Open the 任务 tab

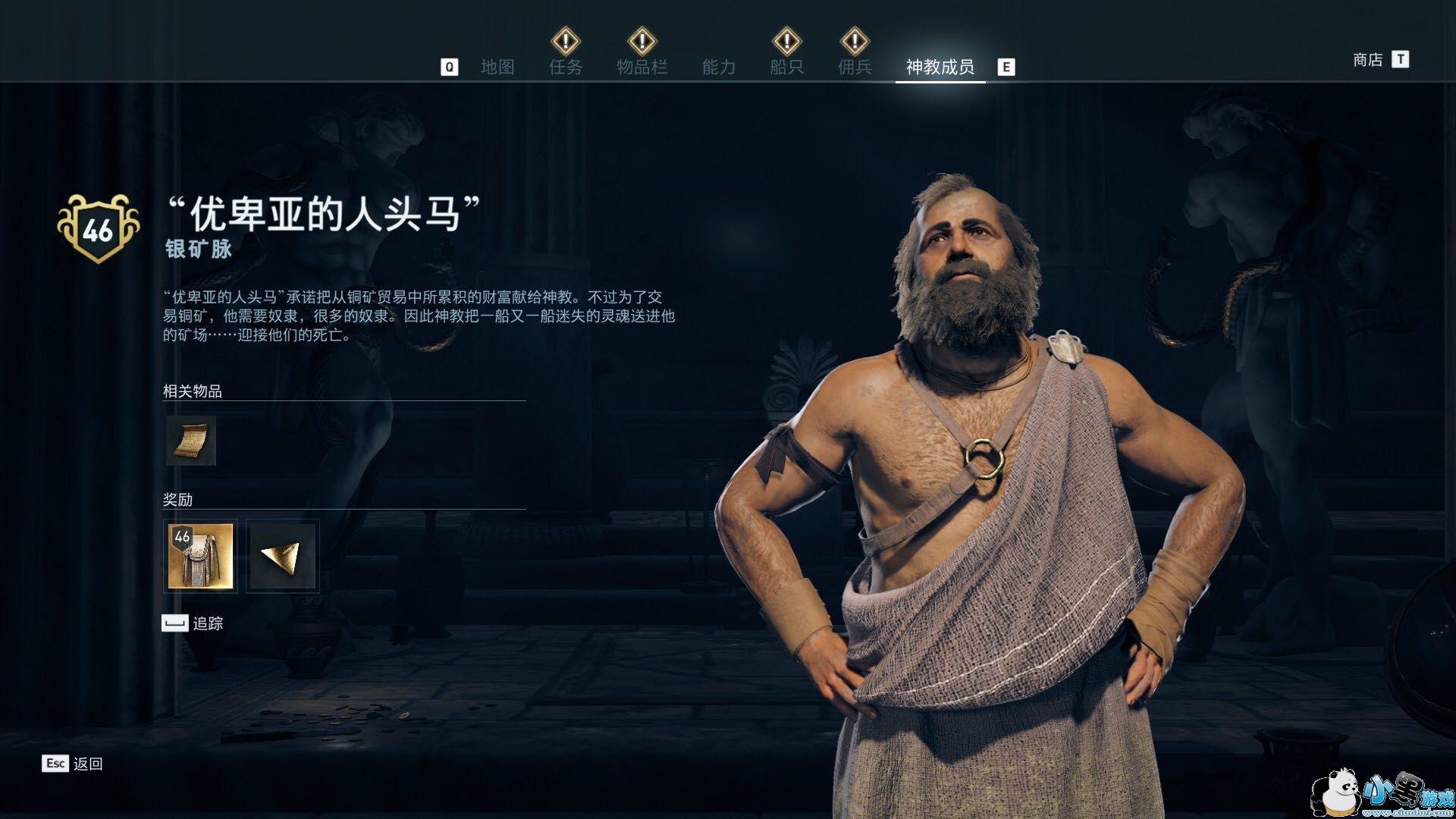(566, 67)
